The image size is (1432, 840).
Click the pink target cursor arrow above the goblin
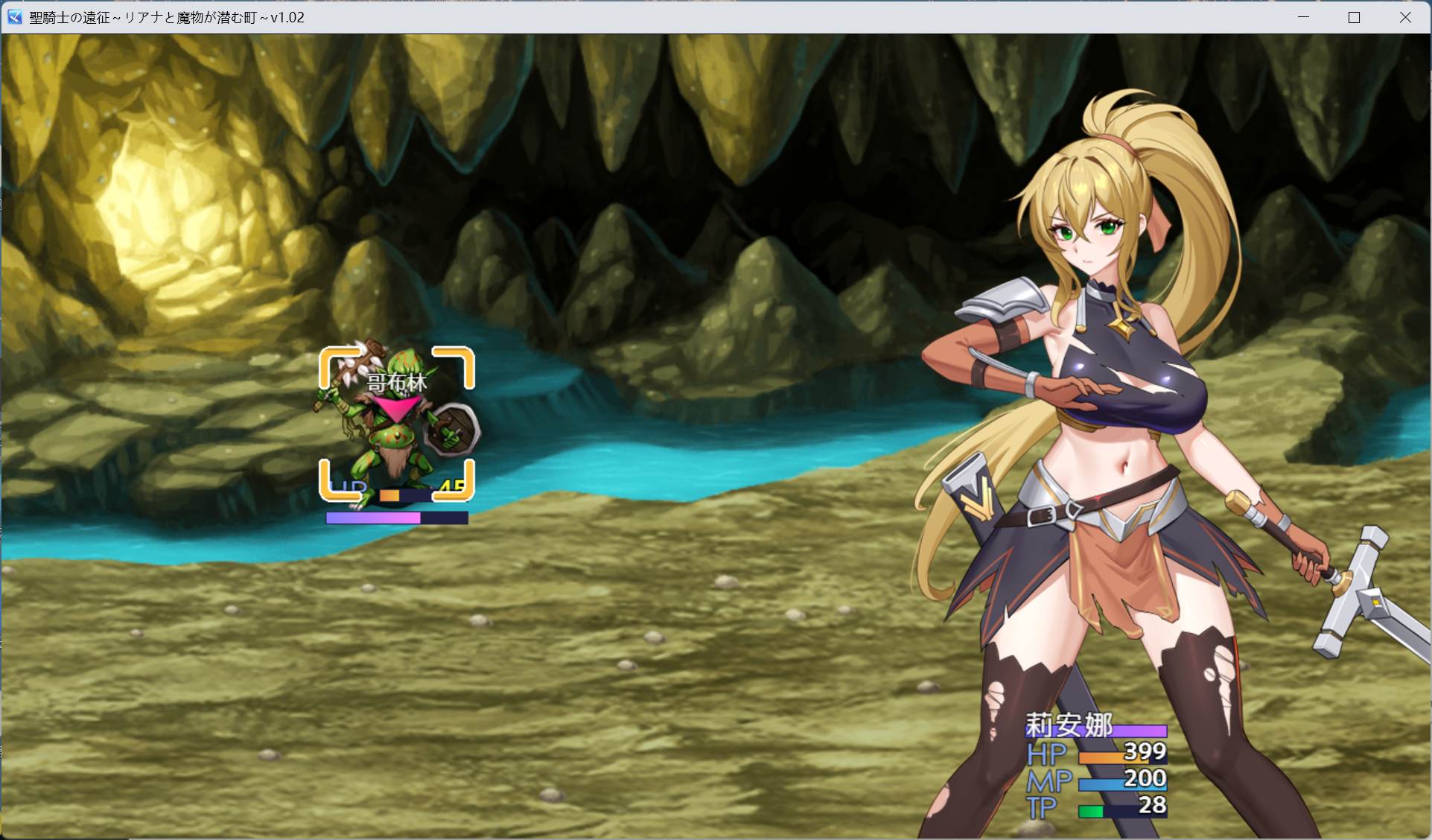point(397,404)
